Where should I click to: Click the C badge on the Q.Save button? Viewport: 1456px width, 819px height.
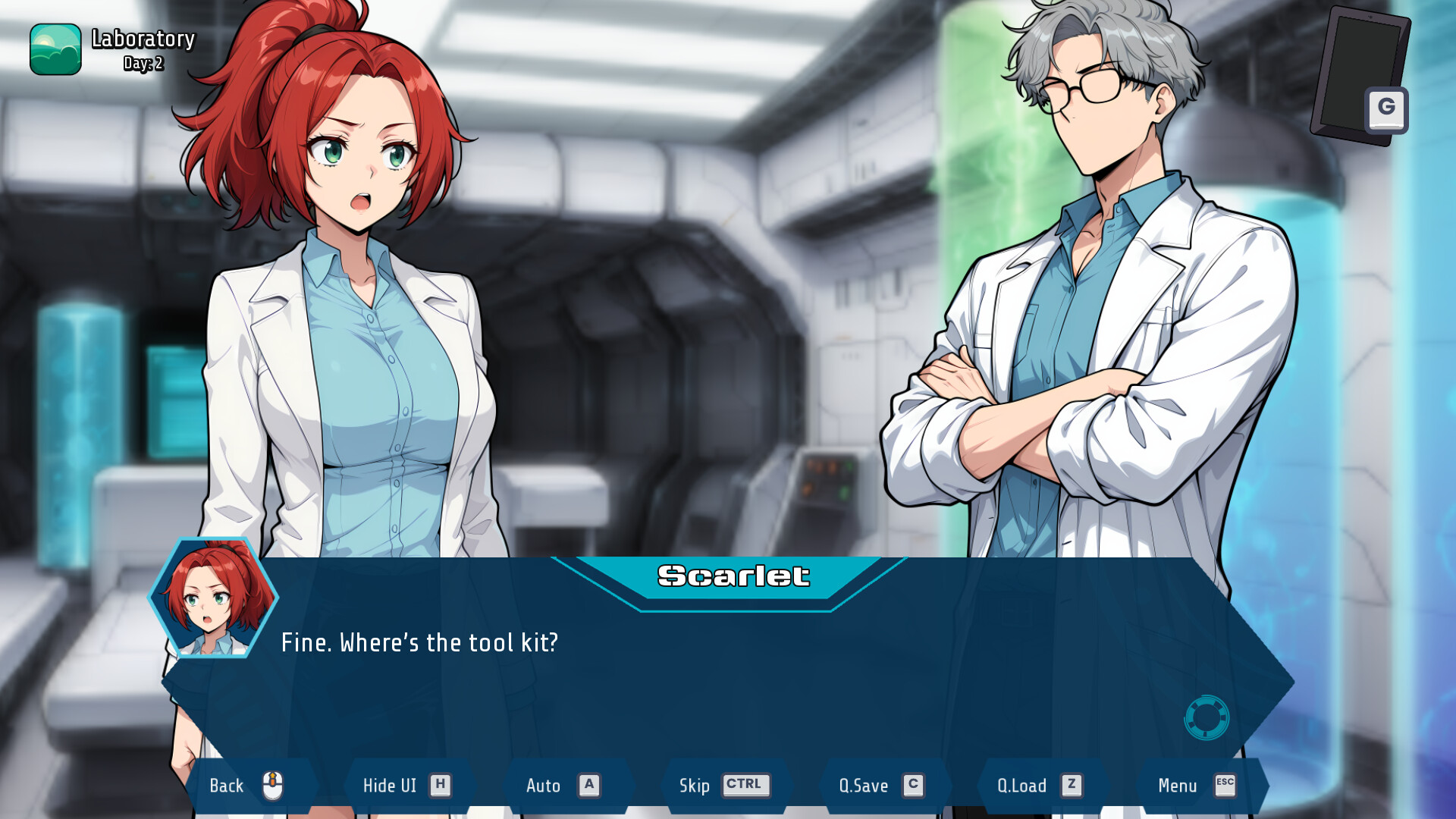[x=913, y=785]
